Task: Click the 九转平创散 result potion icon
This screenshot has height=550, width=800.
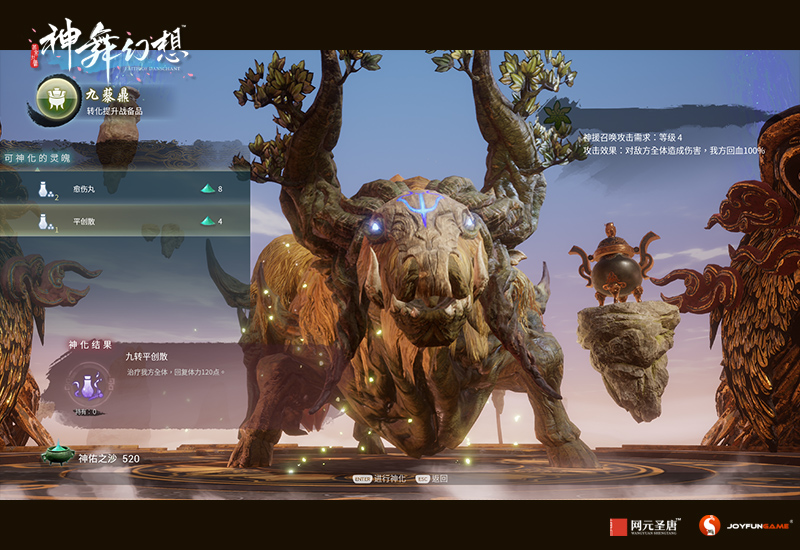Action: 87,382
